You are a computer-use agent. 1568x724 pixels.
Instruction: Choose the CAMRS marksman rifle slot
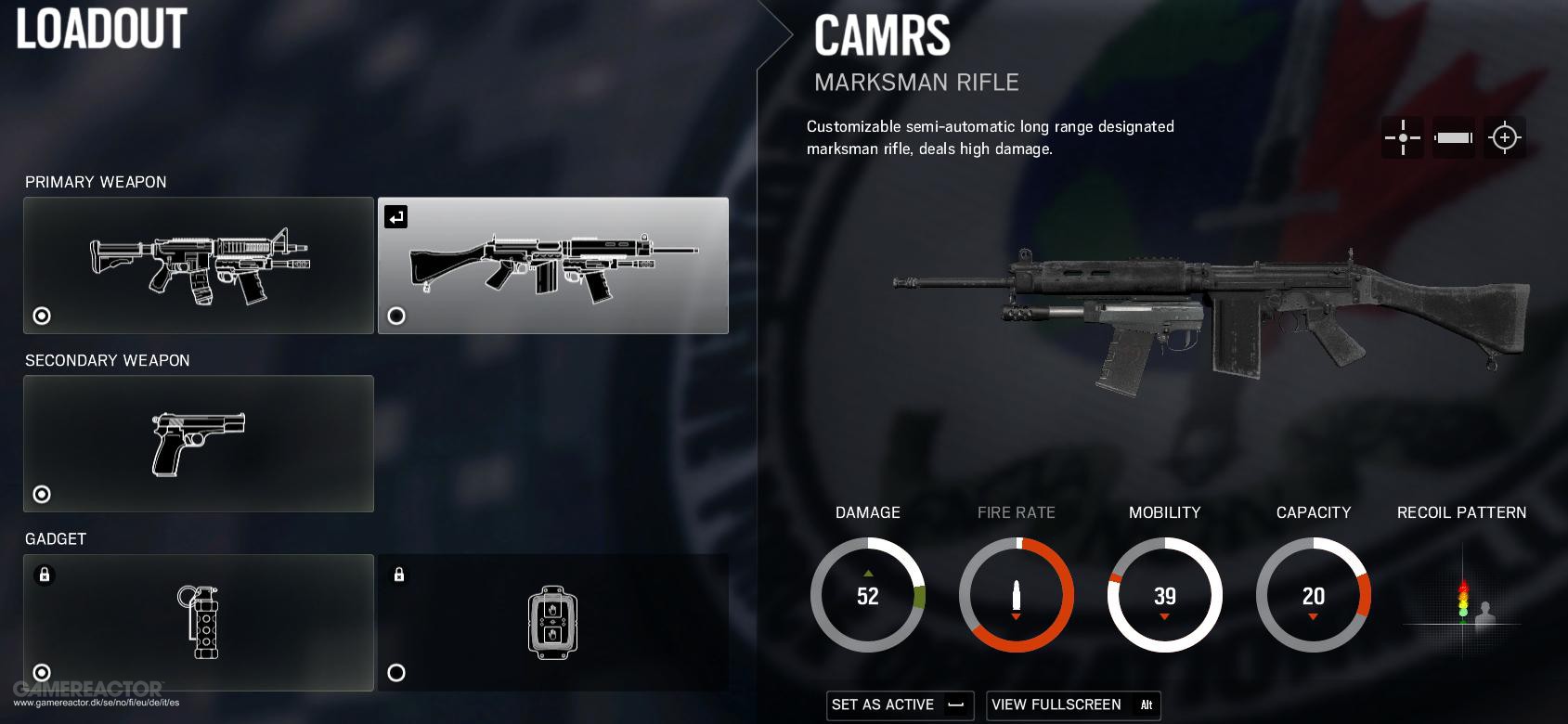click(552, 265)
